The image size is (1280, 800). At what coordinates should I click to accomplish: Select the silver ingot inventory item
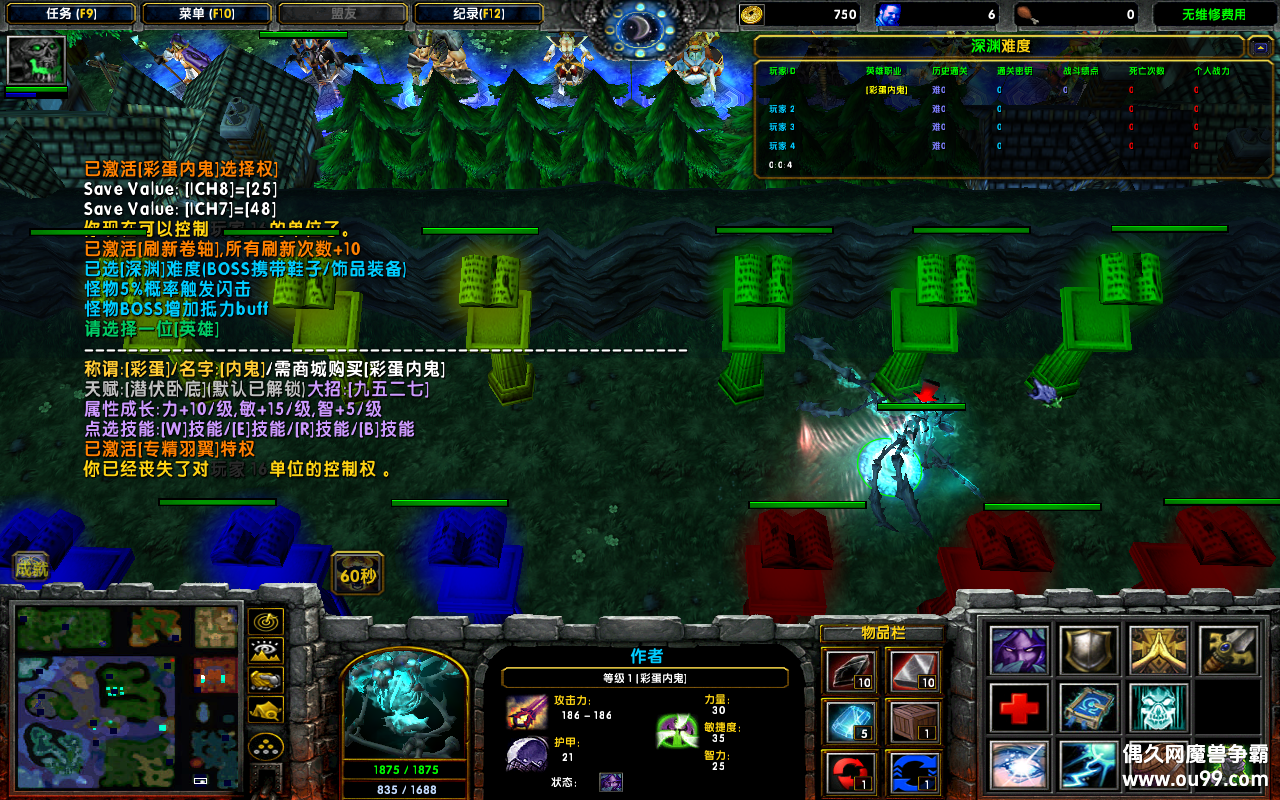tap(914, 671)
